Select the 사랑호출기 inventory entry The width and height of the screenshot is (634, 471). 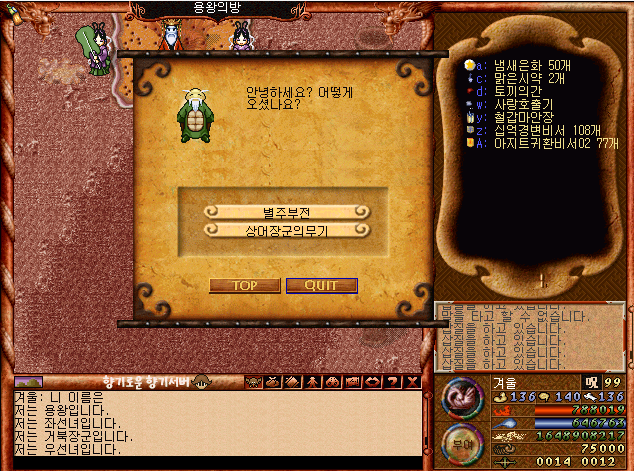516,103
